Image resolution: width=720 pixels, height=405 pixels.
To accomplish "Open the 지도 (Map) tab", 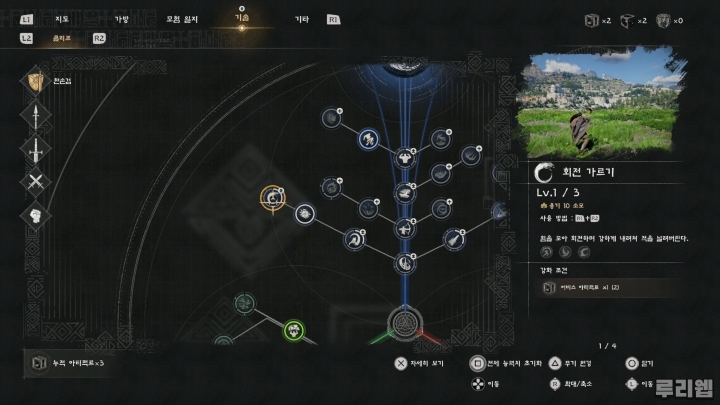I will (62, 18).
